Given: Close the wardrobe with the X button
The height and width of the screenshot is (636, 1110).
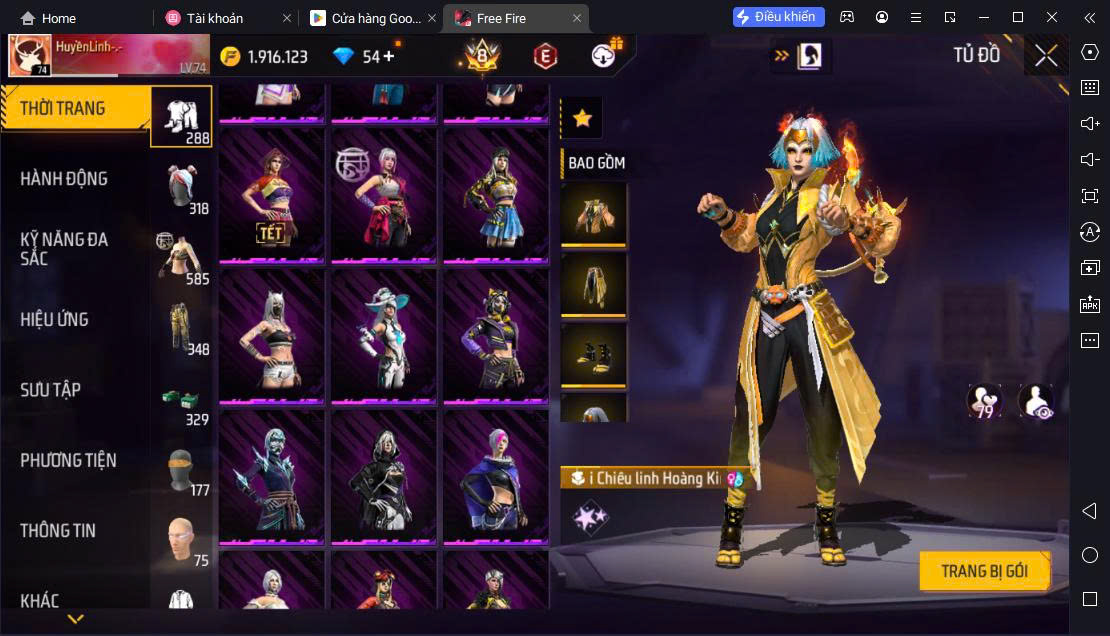Looking at the screenshot, I should pyautogui.click(x=1046, y=56).
